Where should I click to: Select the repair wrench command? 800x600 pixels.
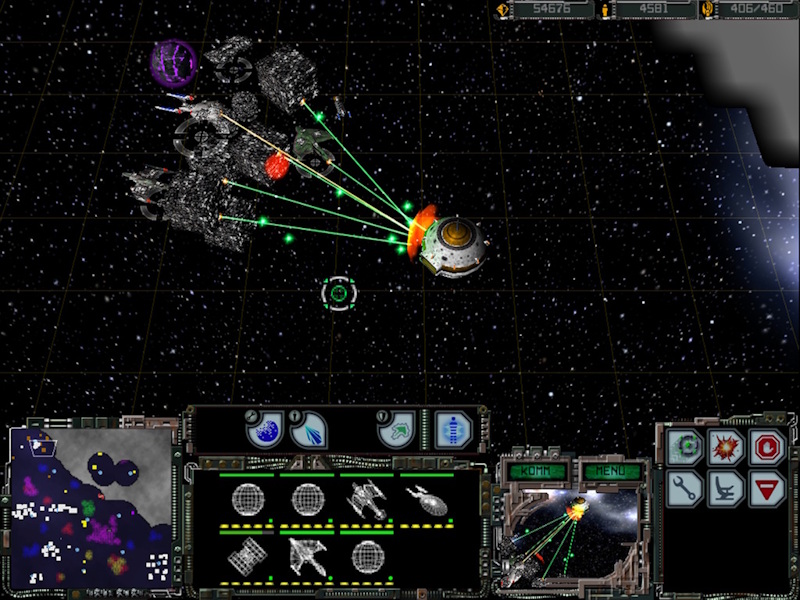click(684, 489)
